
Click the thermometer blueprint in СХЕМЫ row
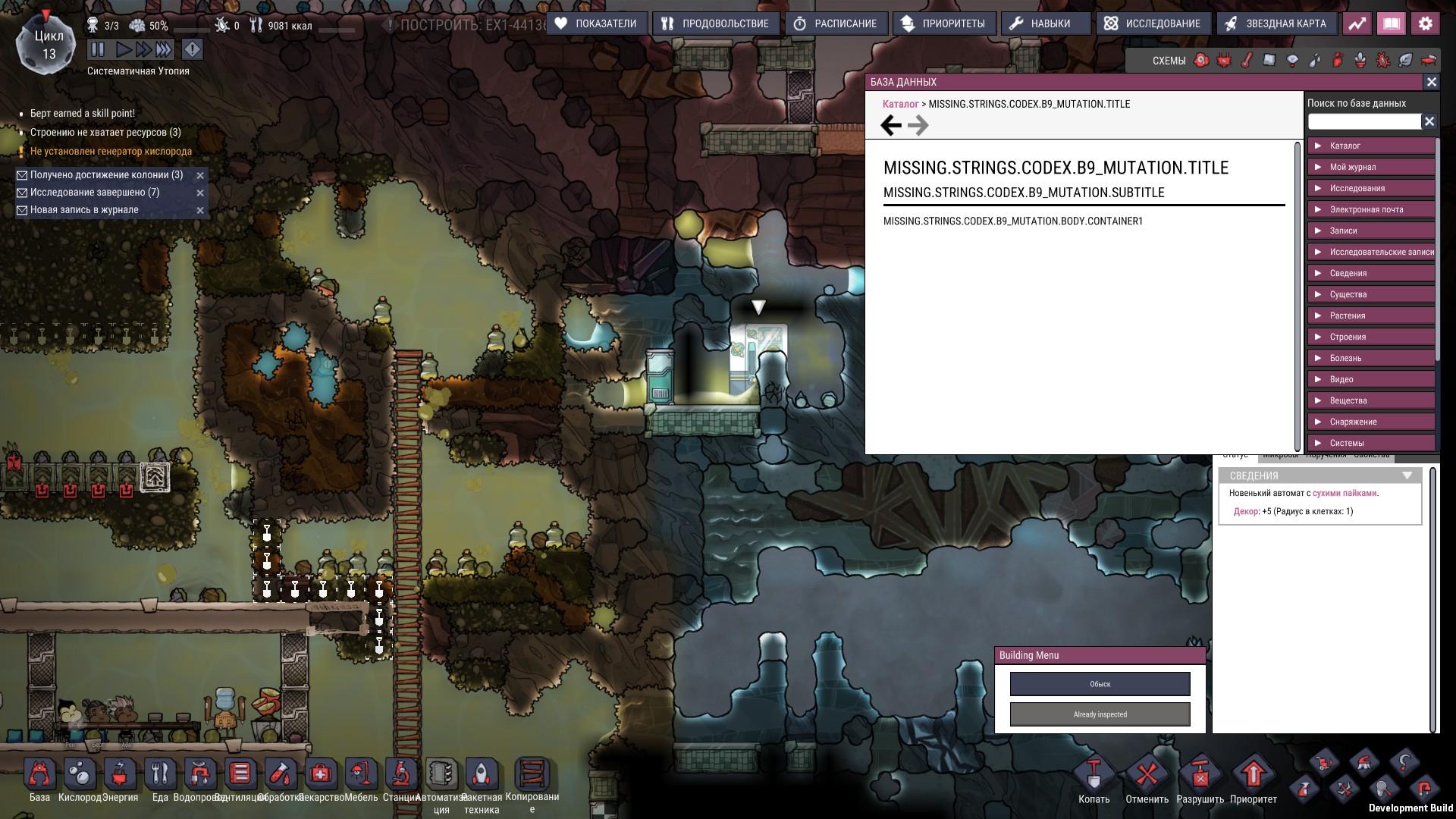pyautogui.click(x=1246, y=59)
